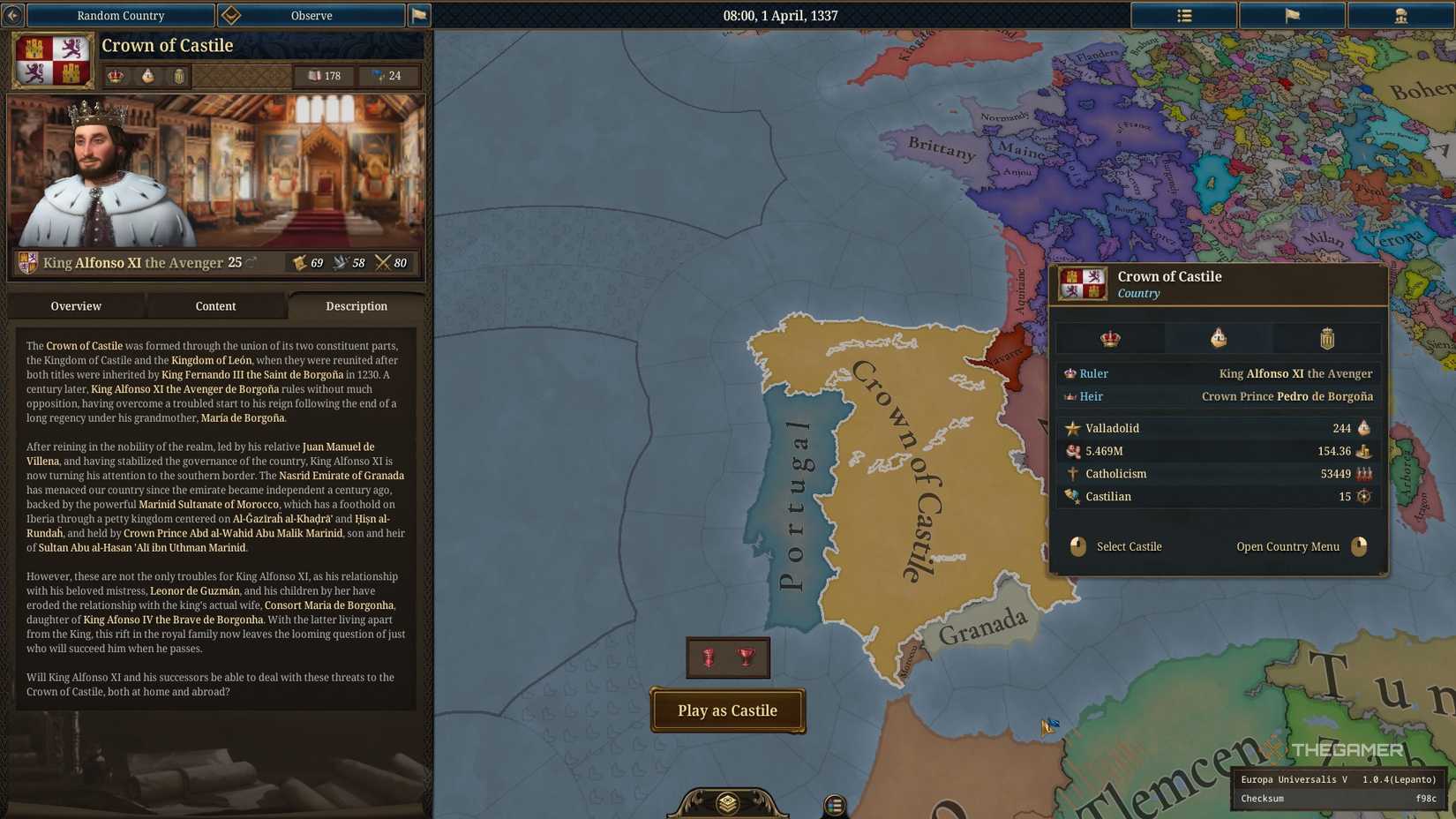Screen dimensions: 1456x819
Task: Click the Castilian culture icon
Action: (x=1072, y=496)
